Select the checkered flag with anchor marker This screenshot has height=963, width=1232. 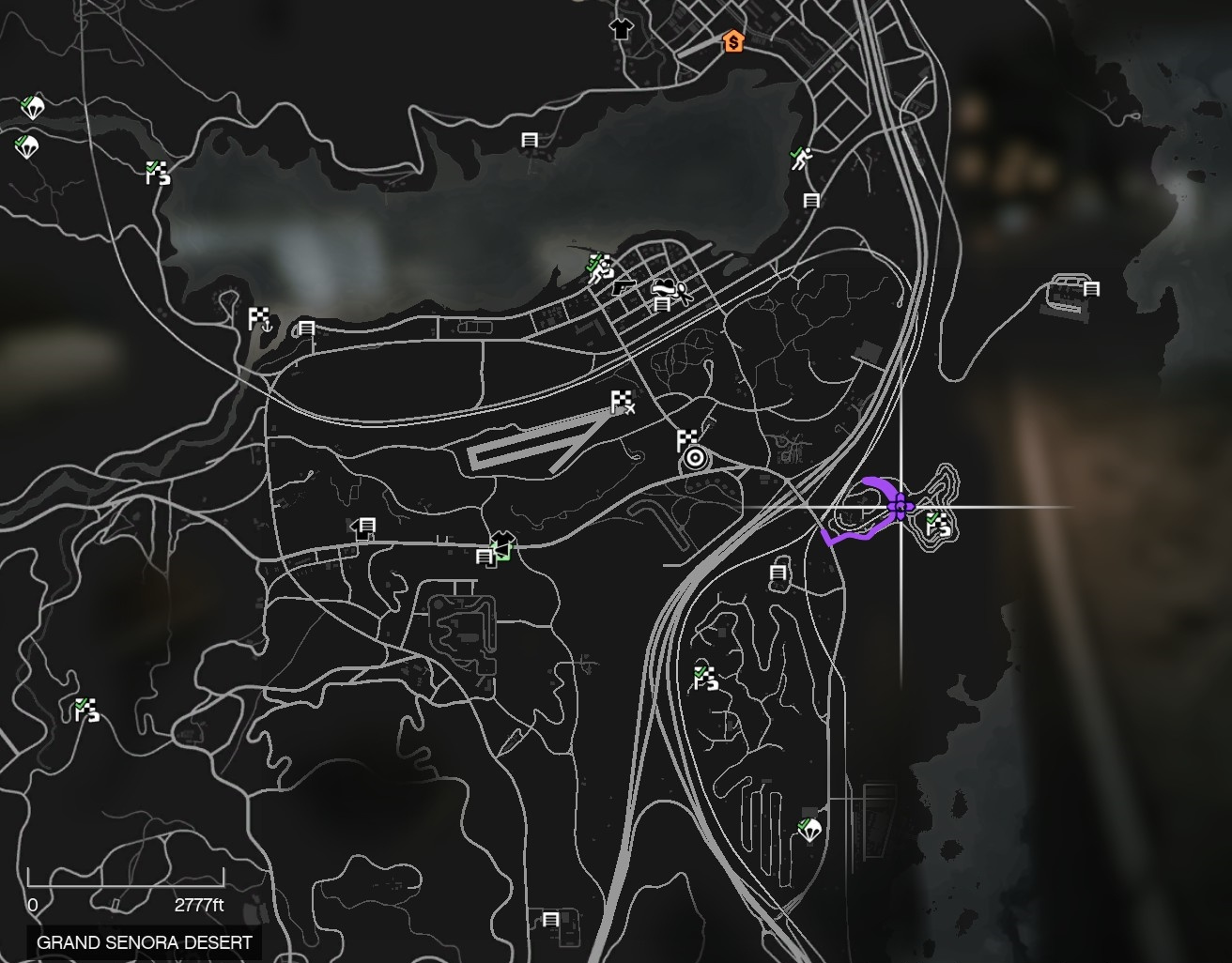[x=259, y=319]
